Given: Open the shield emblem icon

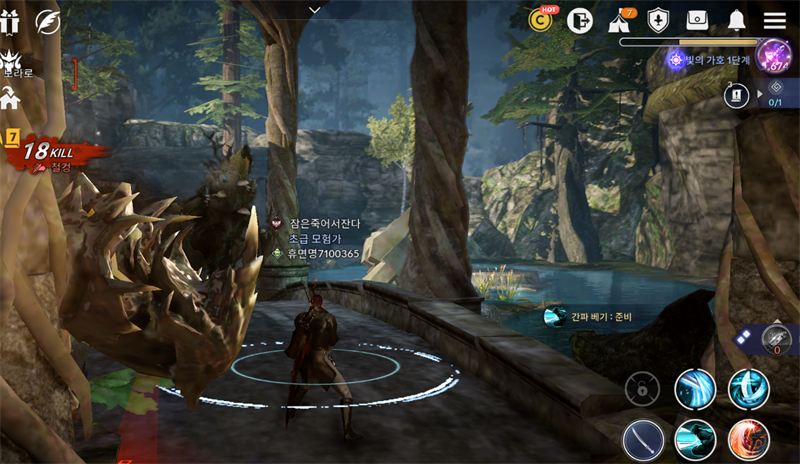Looking at the screenshot, I should 658,21.
